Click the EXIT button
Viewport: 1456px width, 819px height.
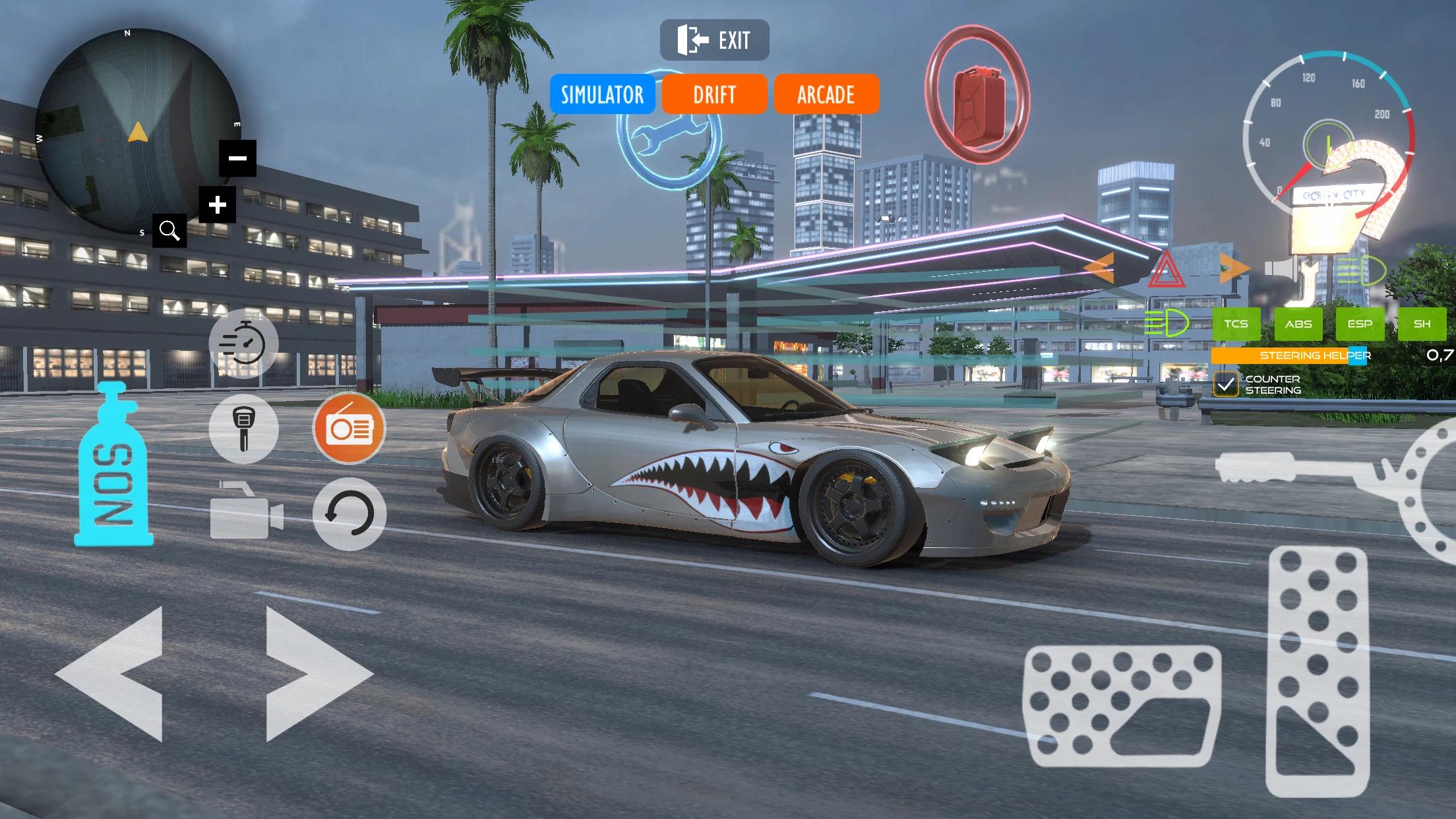[x=714, y=38]
